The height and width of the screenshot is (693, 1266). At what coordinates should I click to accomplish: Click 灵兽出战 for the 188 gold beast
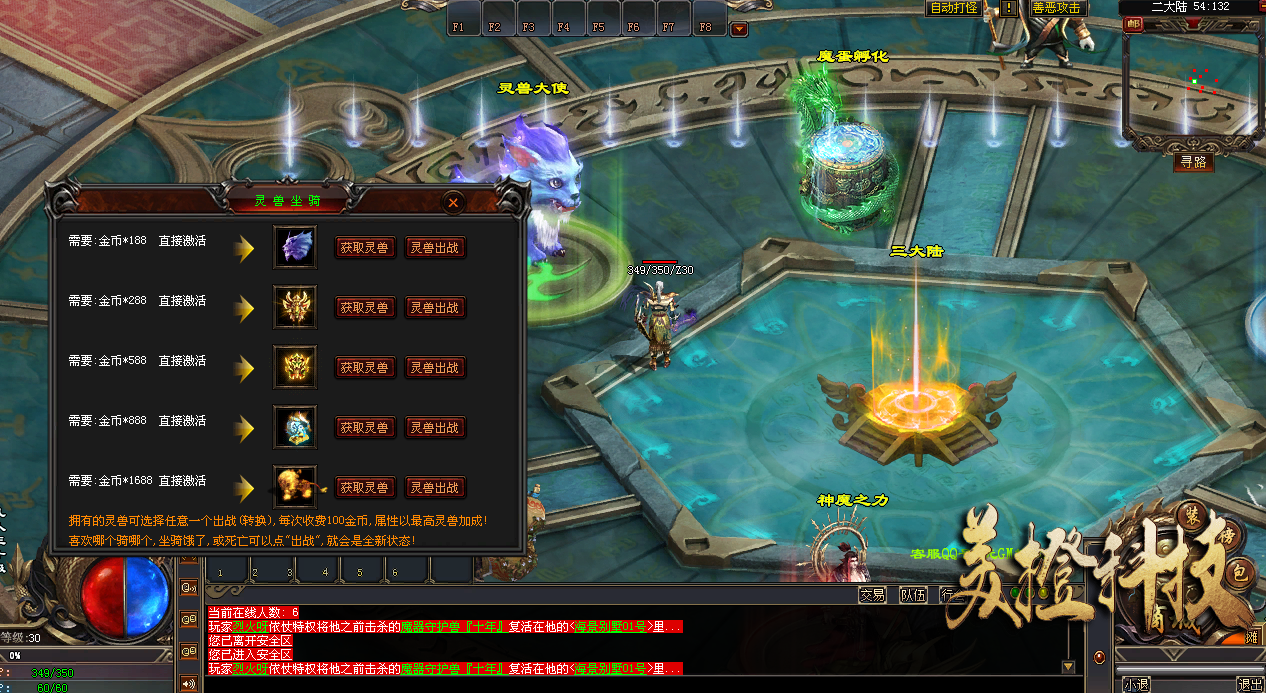[435, 248]
